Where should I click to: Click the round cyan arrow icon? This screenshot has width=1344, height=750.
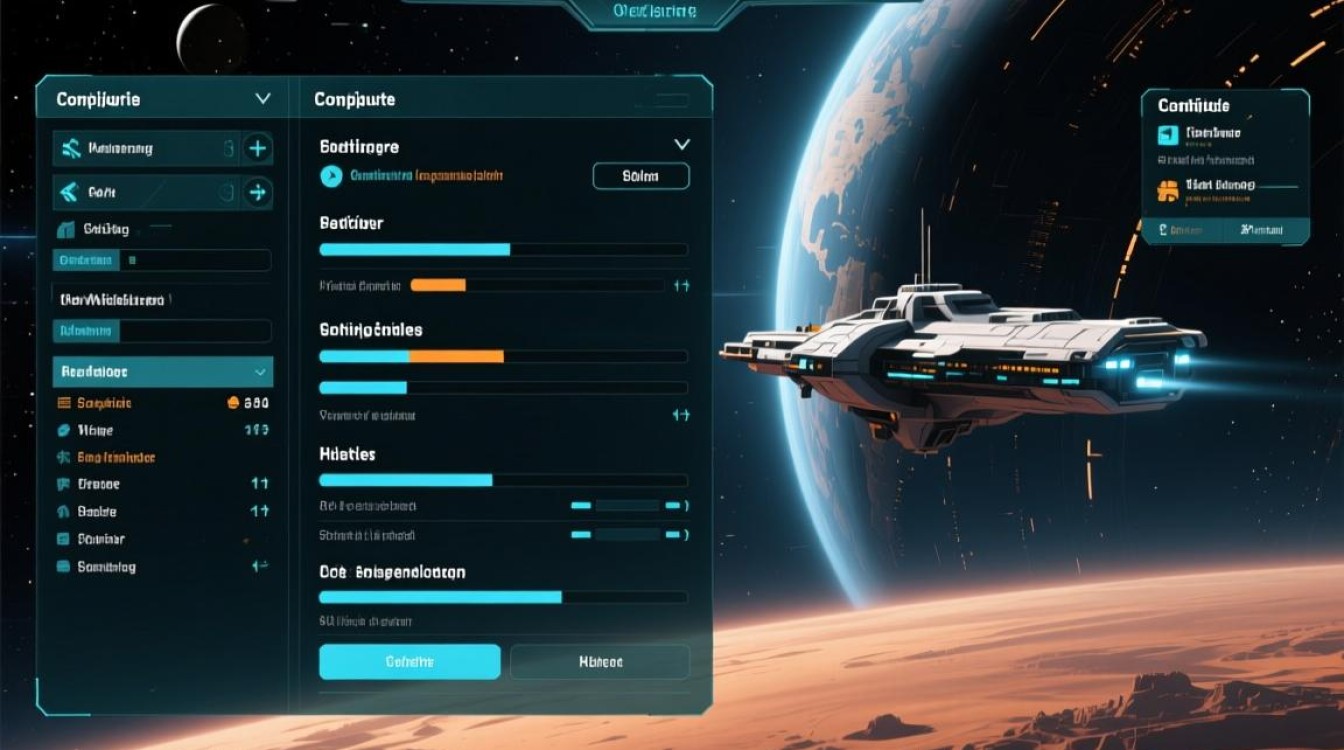[x=331, y=176]
